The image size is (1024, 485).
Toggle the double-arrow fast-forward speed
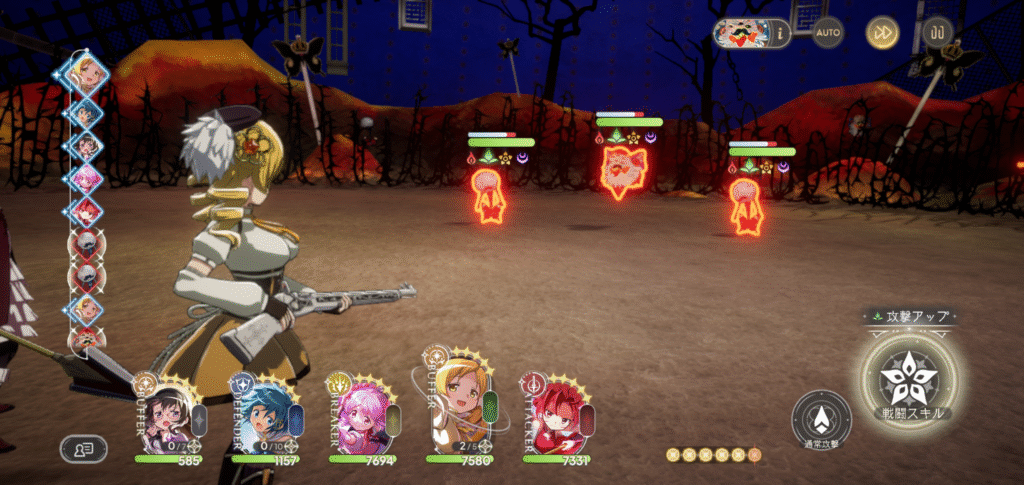[x=882, y=33]
